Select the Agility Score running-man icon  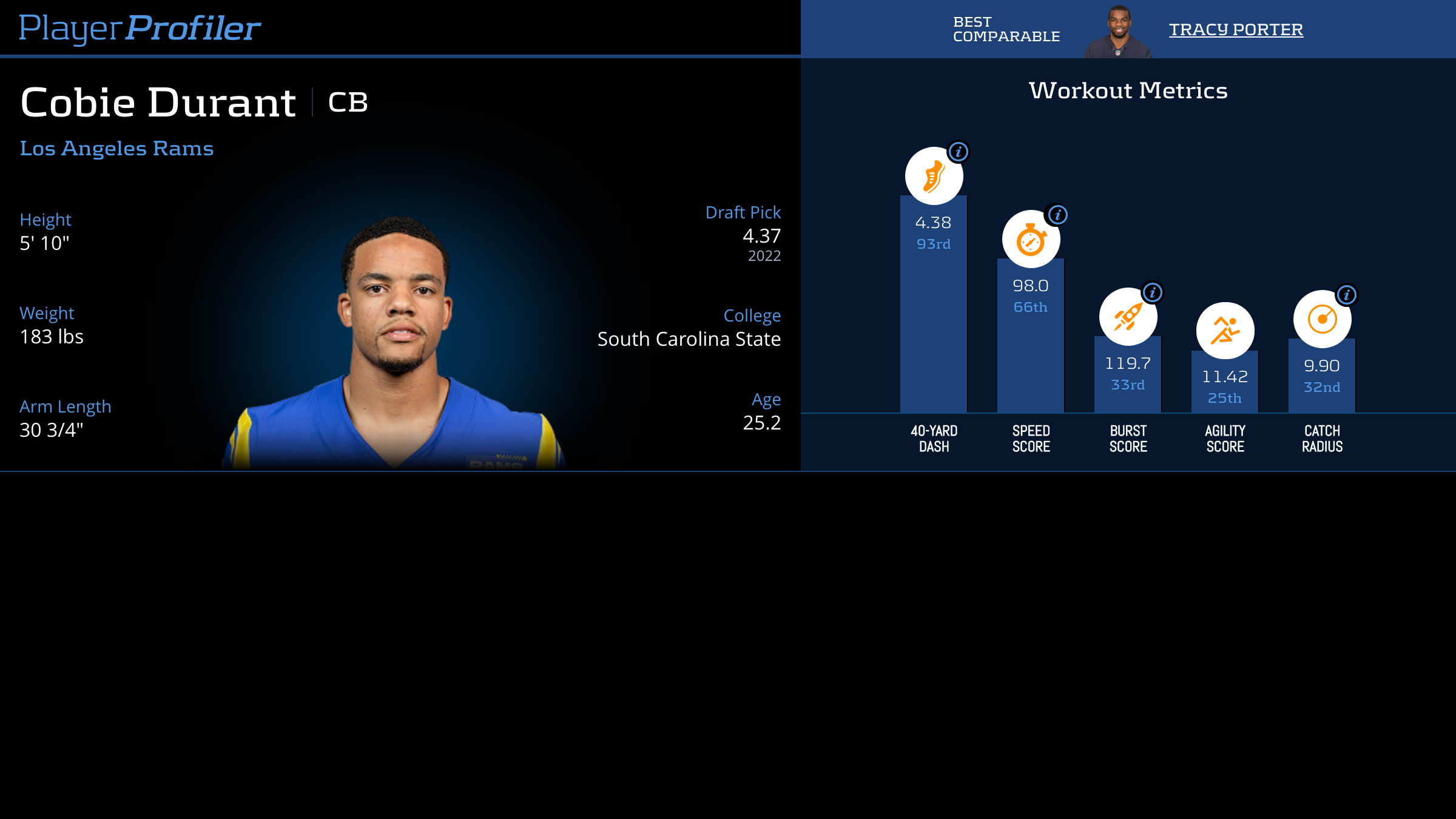[1225, 331]
